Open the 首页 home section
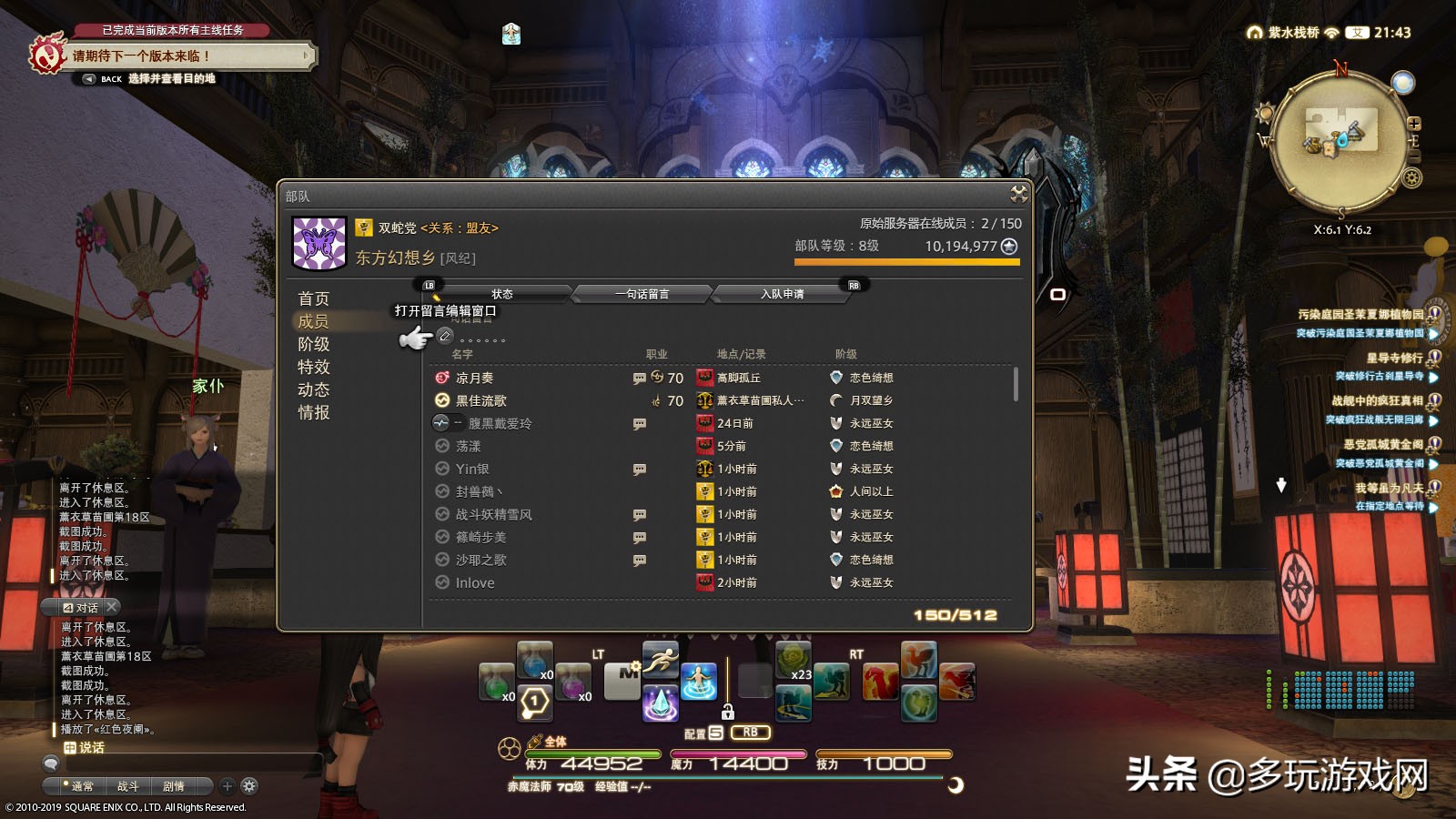This screenshot has width=1456, height=819. click(x=314, y=298)
